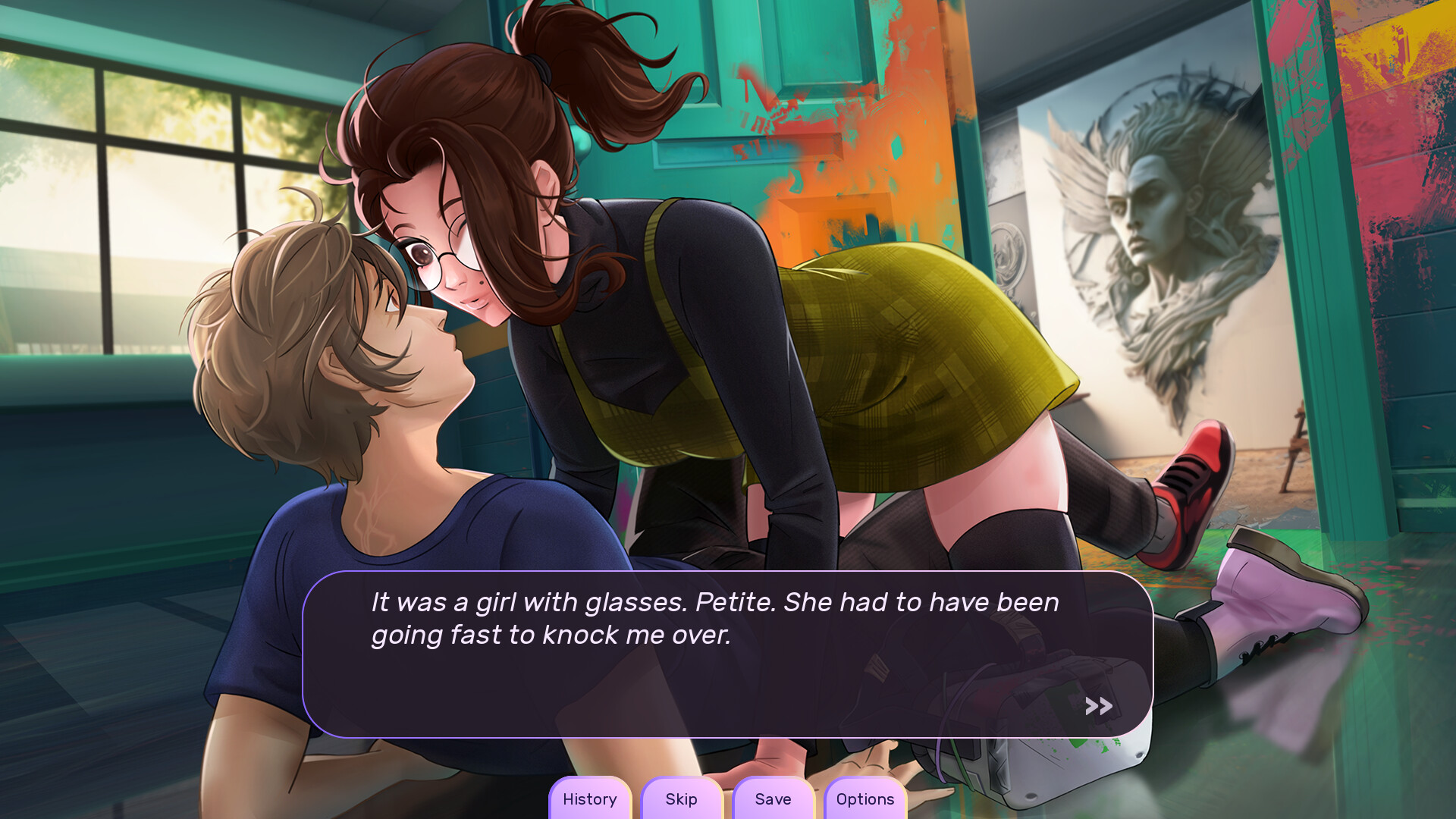The height and width of the screenshot is (819, 1456).
Task: Select the Options button on the bottom bar
Action: pyautogui.click(x=864, y=799)
